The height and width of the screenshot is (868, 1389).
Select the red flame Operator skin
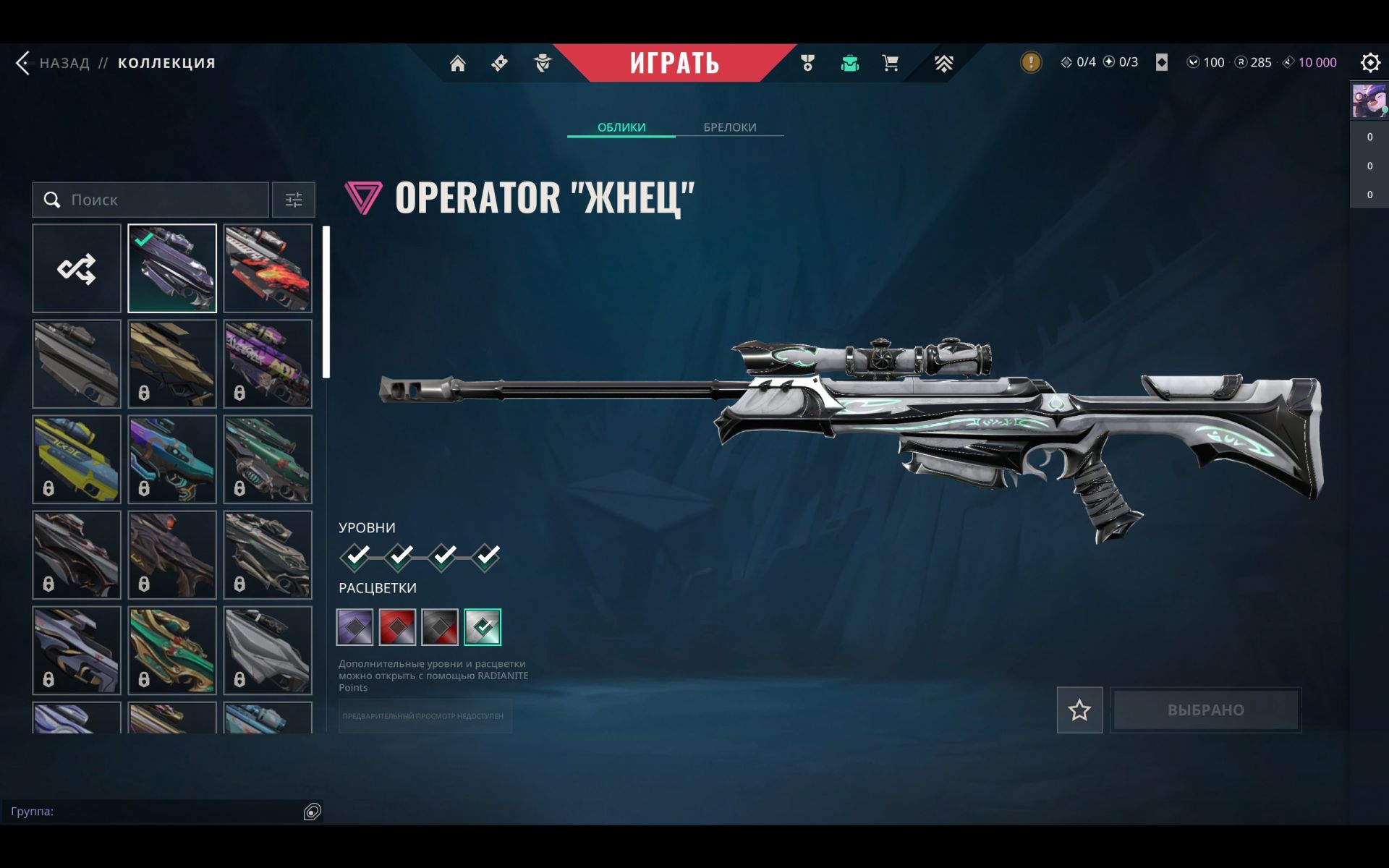click(x=268, y=268)
